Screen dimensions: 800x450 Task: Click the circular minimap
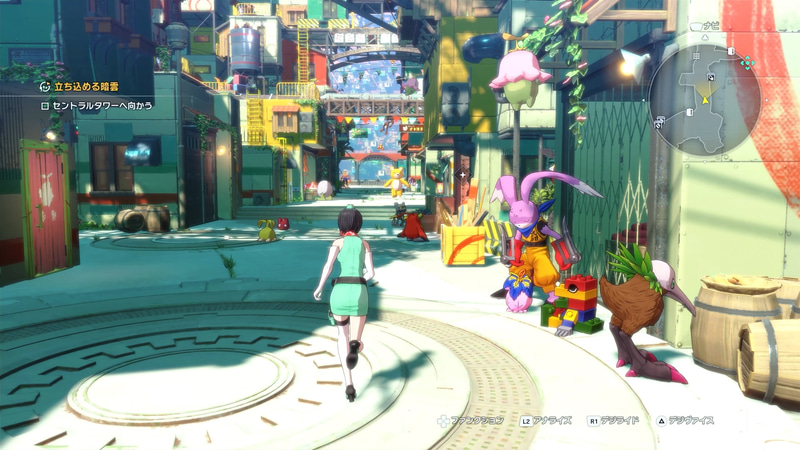[705, 100]
